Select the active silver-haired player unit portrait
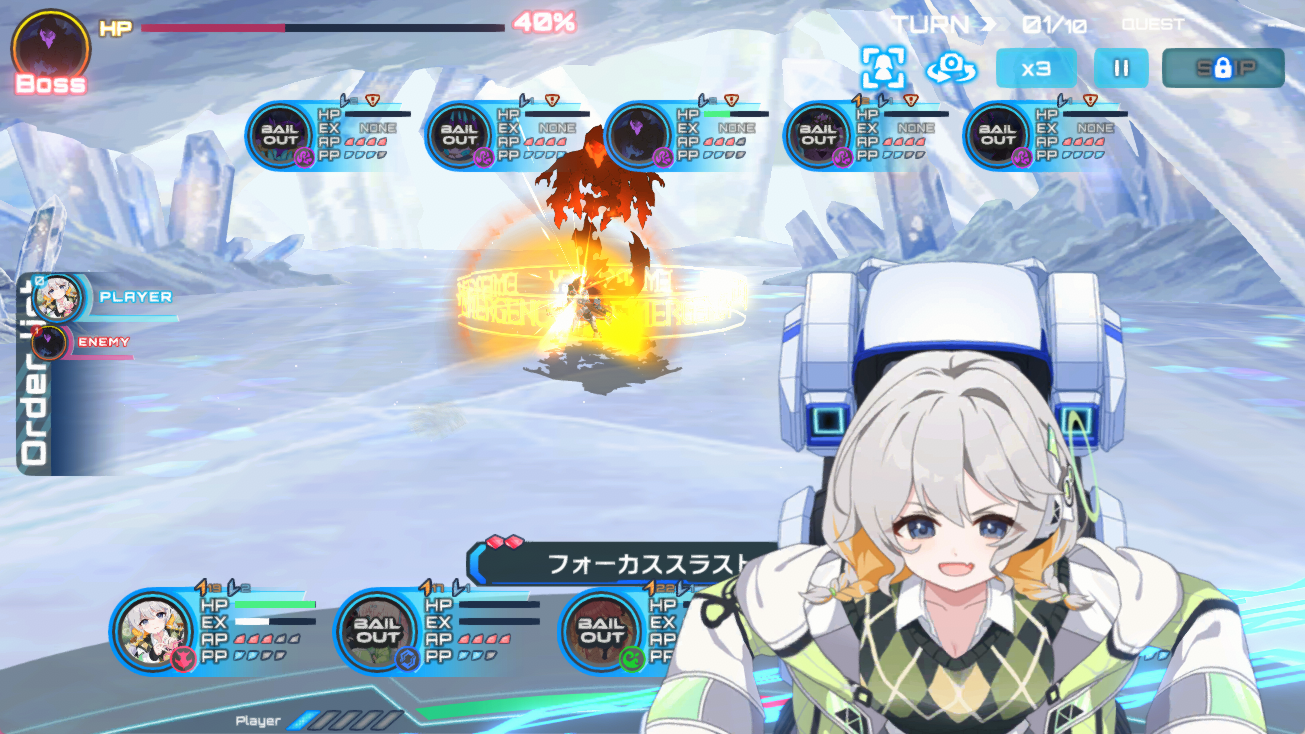The width and height of the screenshot is (1305, 734). coord(153,631)
